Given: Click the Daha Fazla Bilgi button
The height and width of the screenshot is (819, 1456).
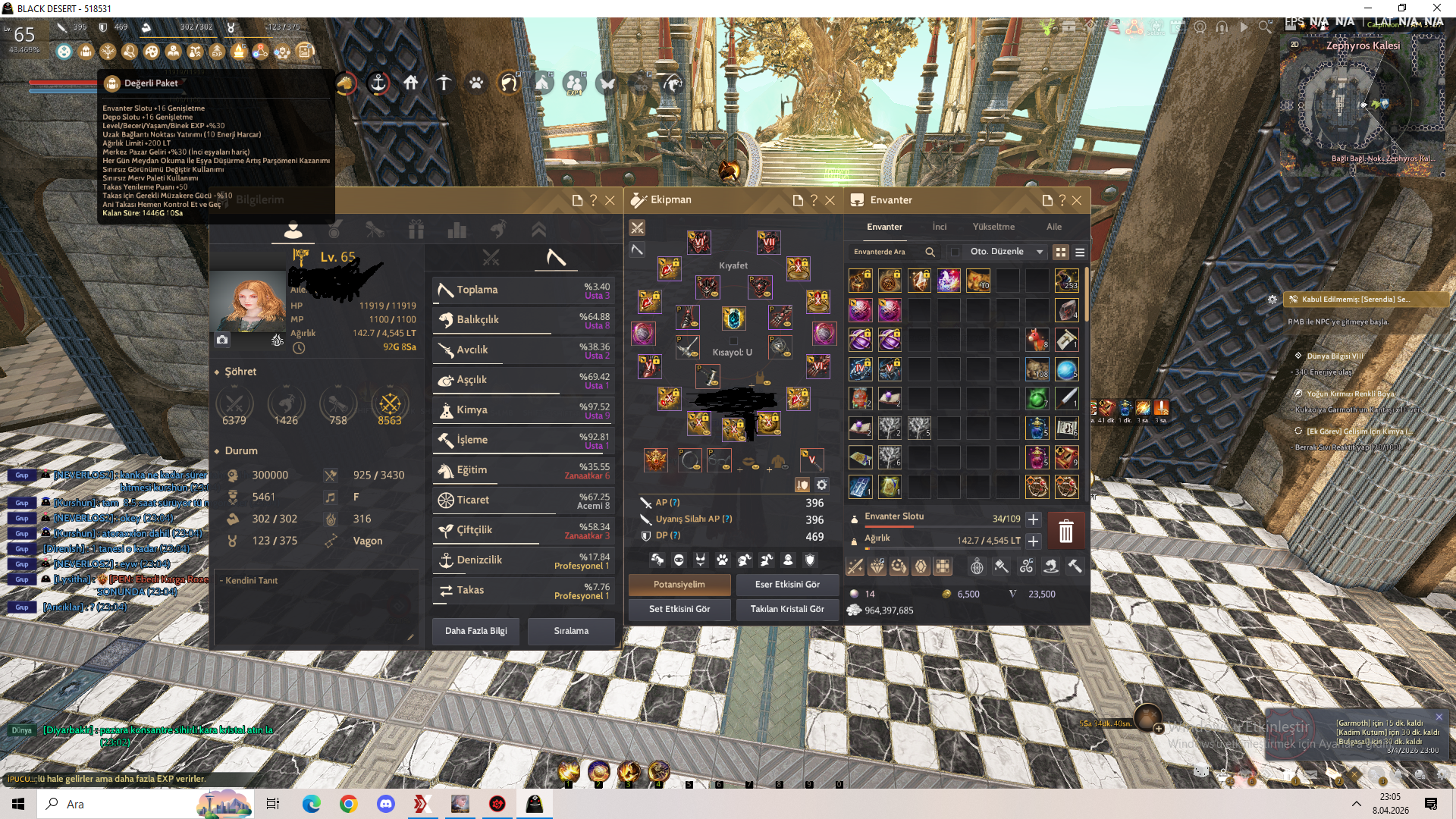Looking at the screenshot, I should point(475,631).
